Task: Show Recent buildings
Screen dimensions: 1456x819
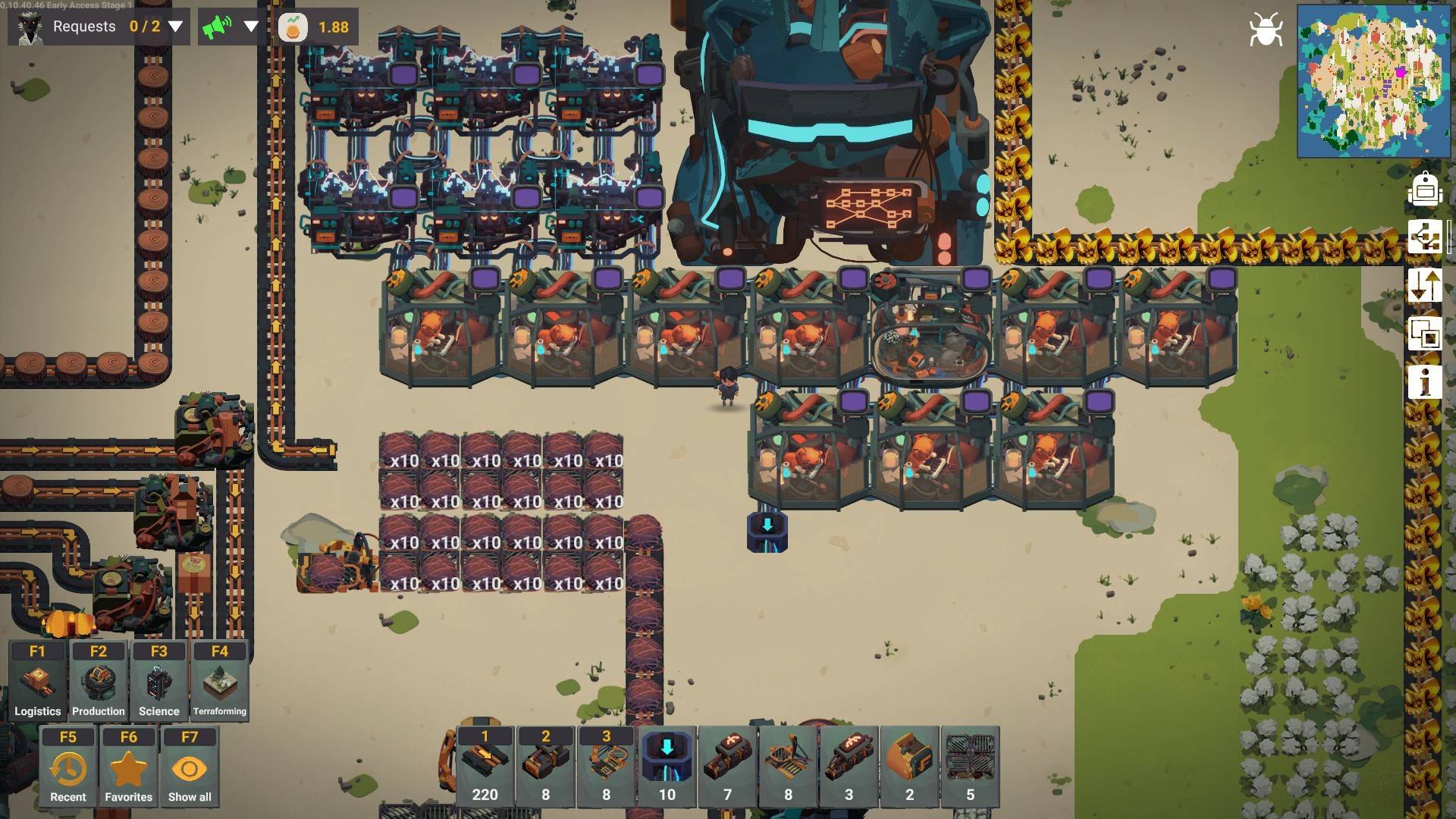Action: [68, 767]
